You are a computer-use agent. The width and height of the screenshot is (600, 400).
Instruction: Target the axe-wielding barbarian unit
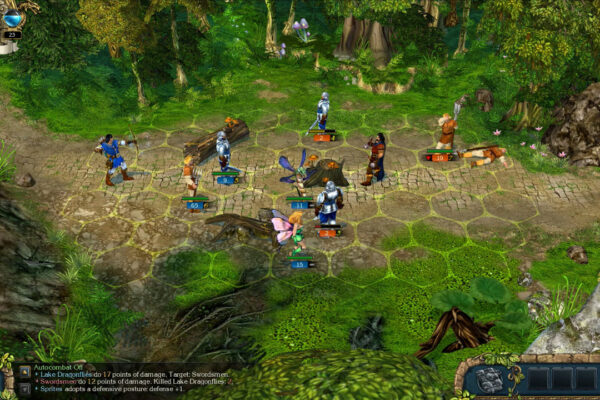tap(446, 131)
